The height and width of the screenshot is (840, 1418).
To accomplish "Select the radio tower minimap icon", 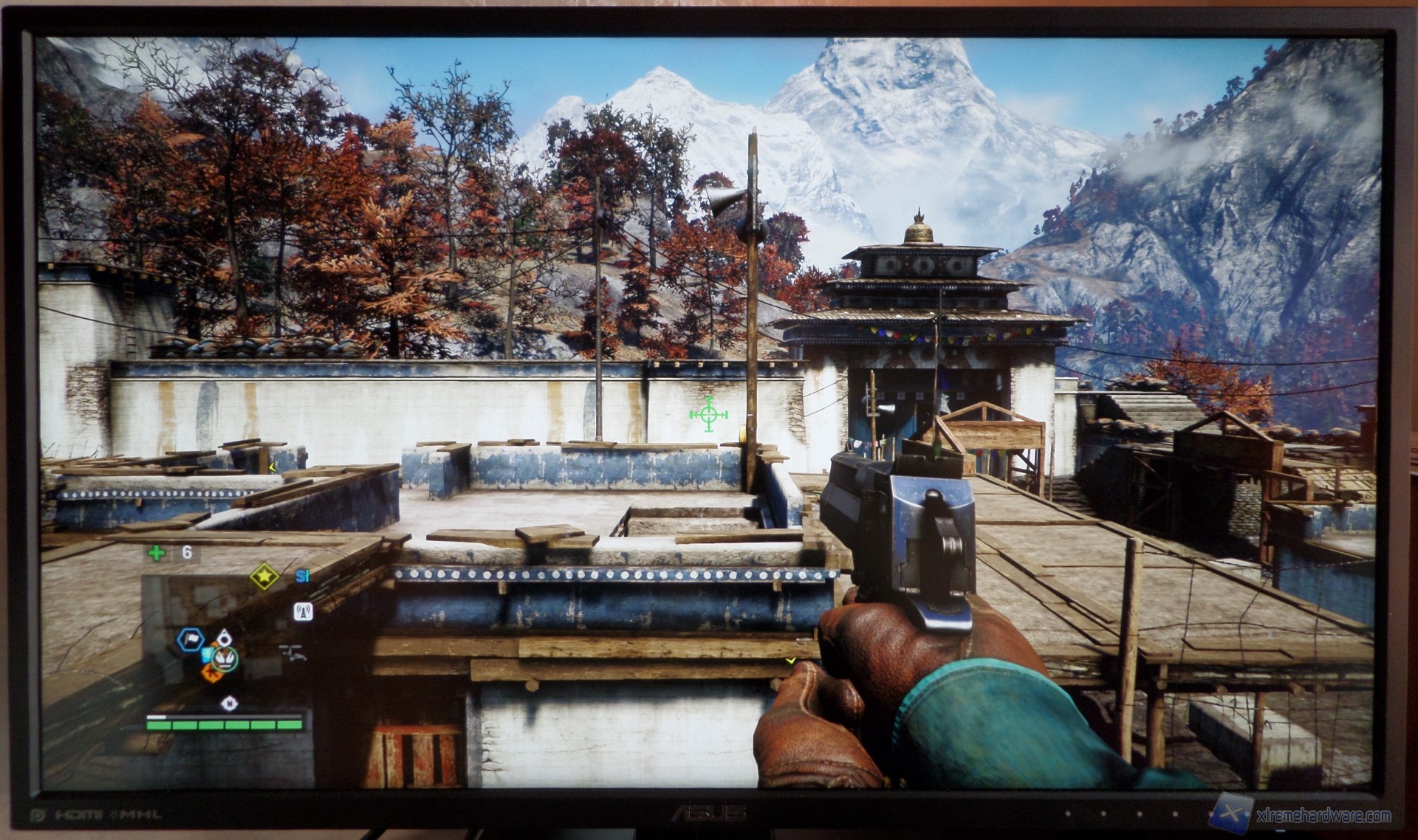I will [303, 611].
